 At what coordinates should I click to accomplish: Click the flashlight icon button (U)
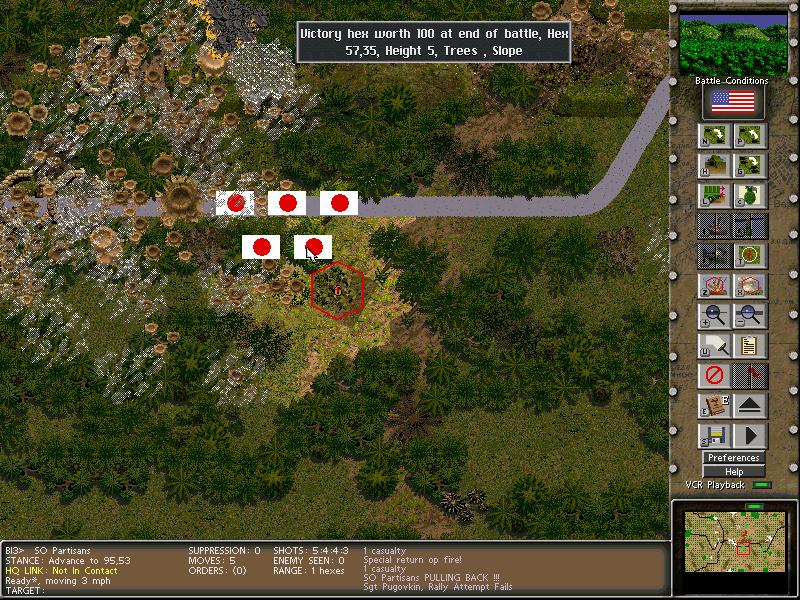tap(714, 347)
